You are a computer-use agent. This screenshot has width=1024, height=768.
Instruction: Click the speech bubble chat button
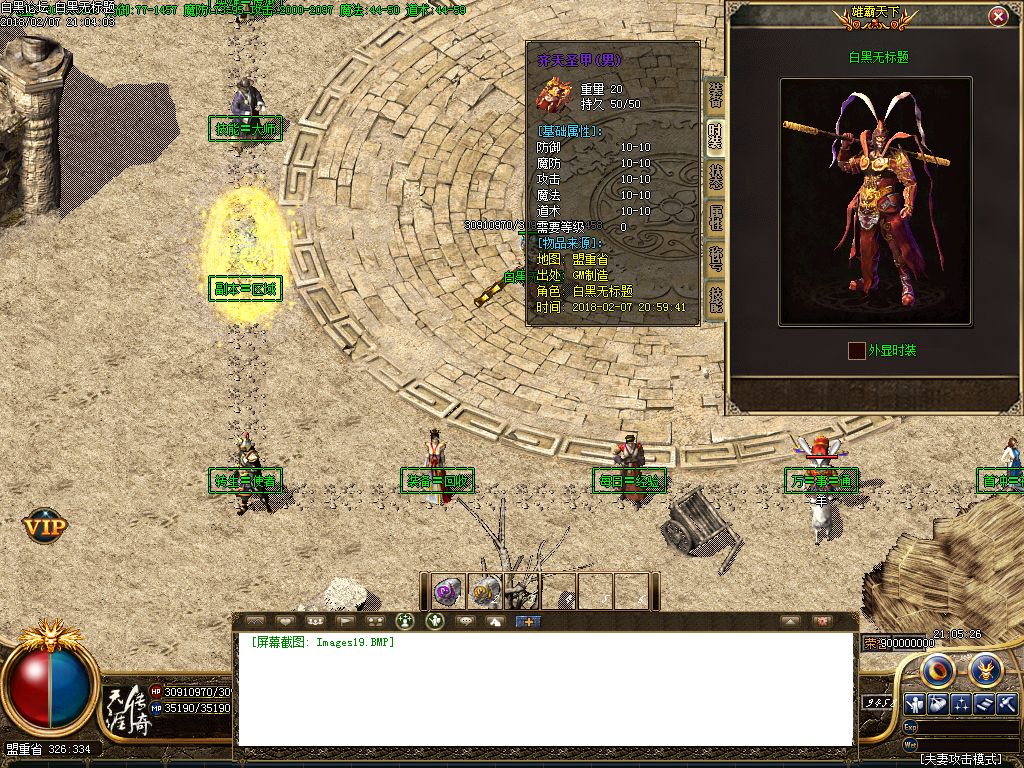(x=464, y=621)
